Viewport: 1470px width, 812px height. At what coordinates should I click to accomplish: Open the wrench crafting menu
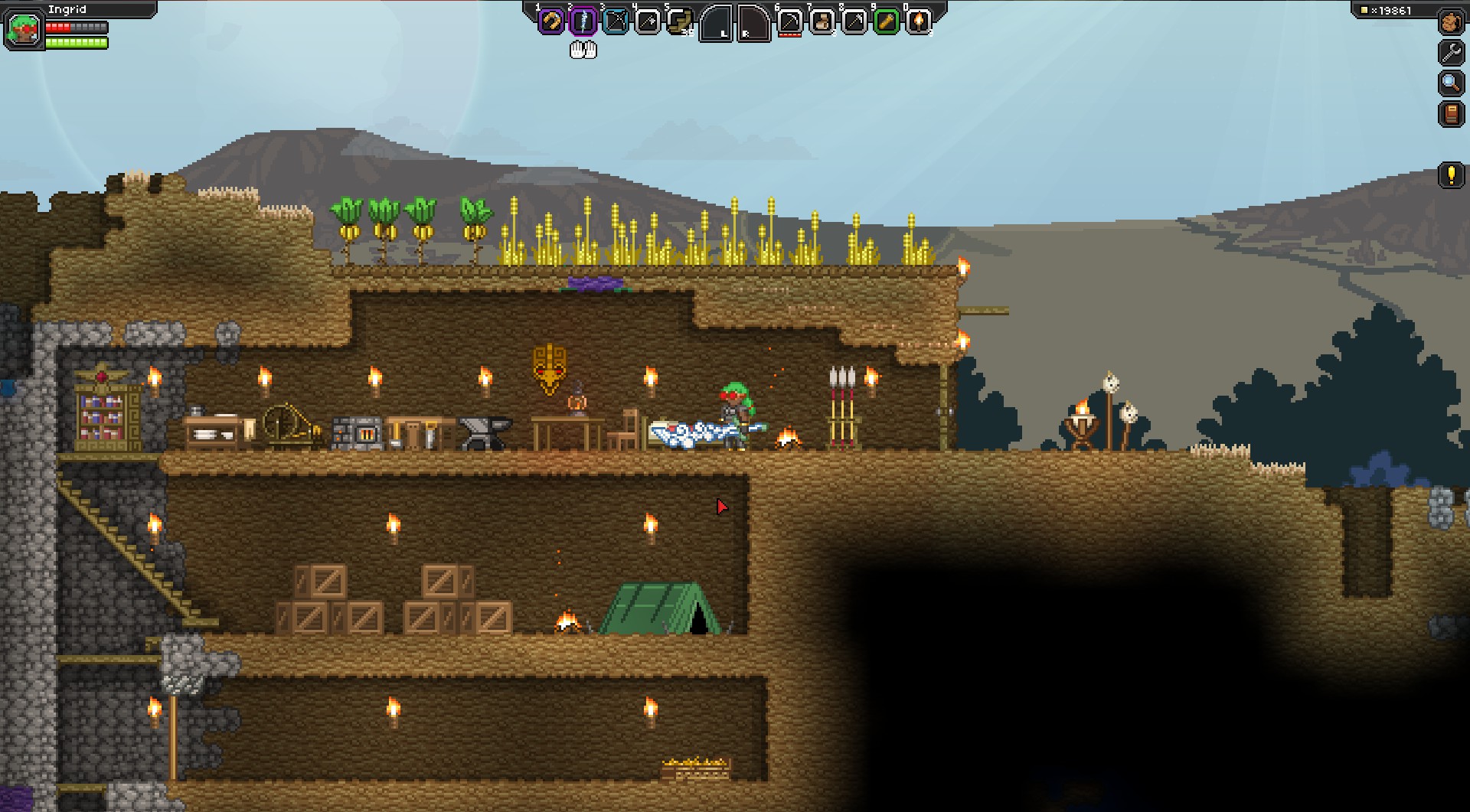coord(1451,52)
